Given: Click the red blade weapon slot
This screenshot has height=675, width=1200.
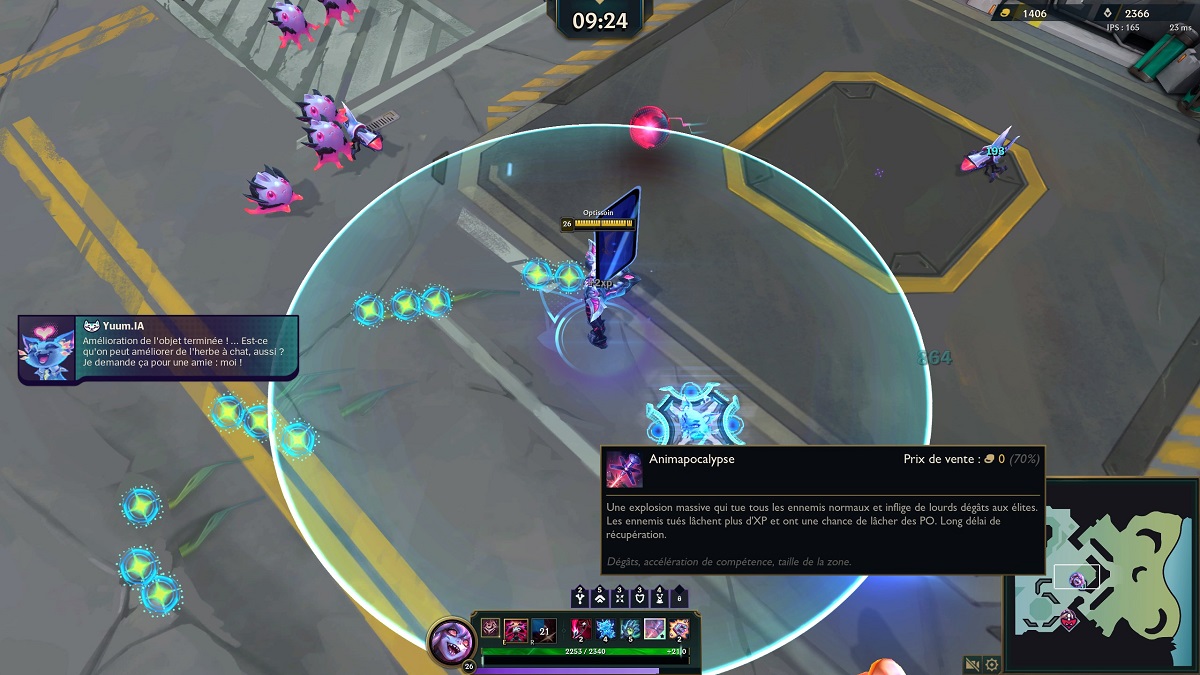Looking at the screenshot, I should coord(581,629).
